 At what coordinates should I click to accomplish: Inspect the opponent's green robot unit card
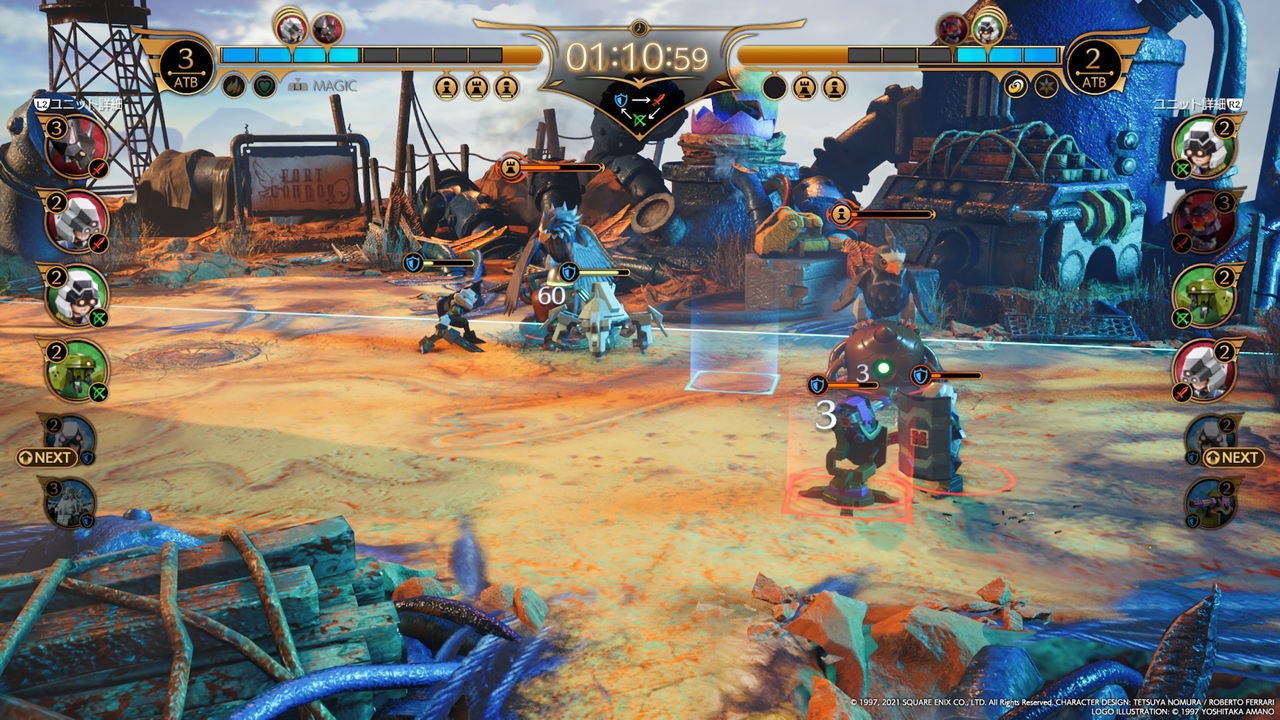pyautogui.click(x=1204, y=295)
